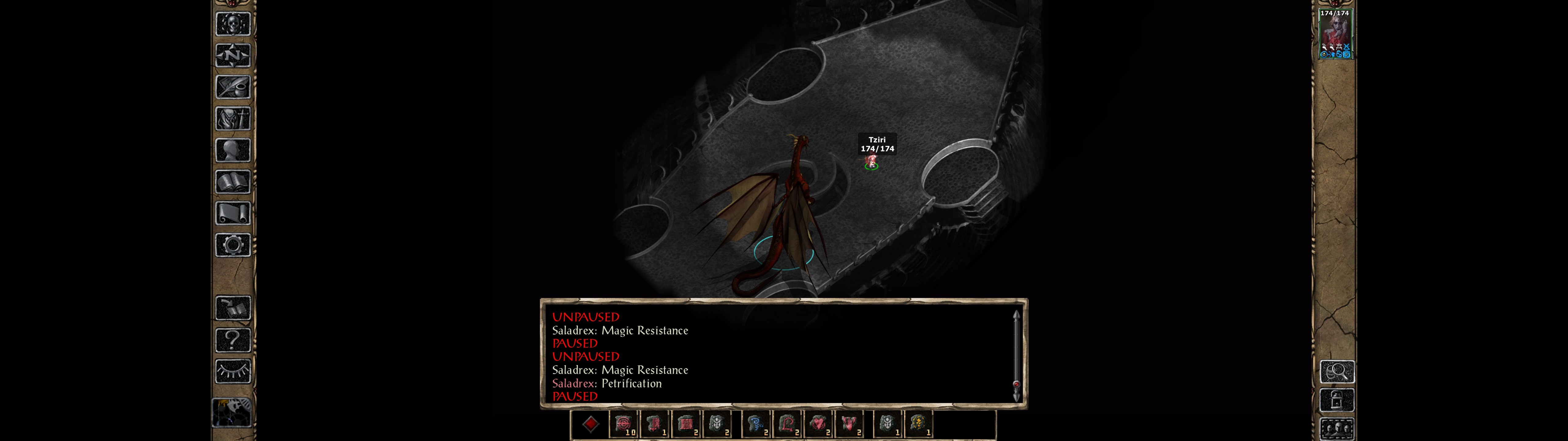Toggle the padlock button

coord(1337,400)
